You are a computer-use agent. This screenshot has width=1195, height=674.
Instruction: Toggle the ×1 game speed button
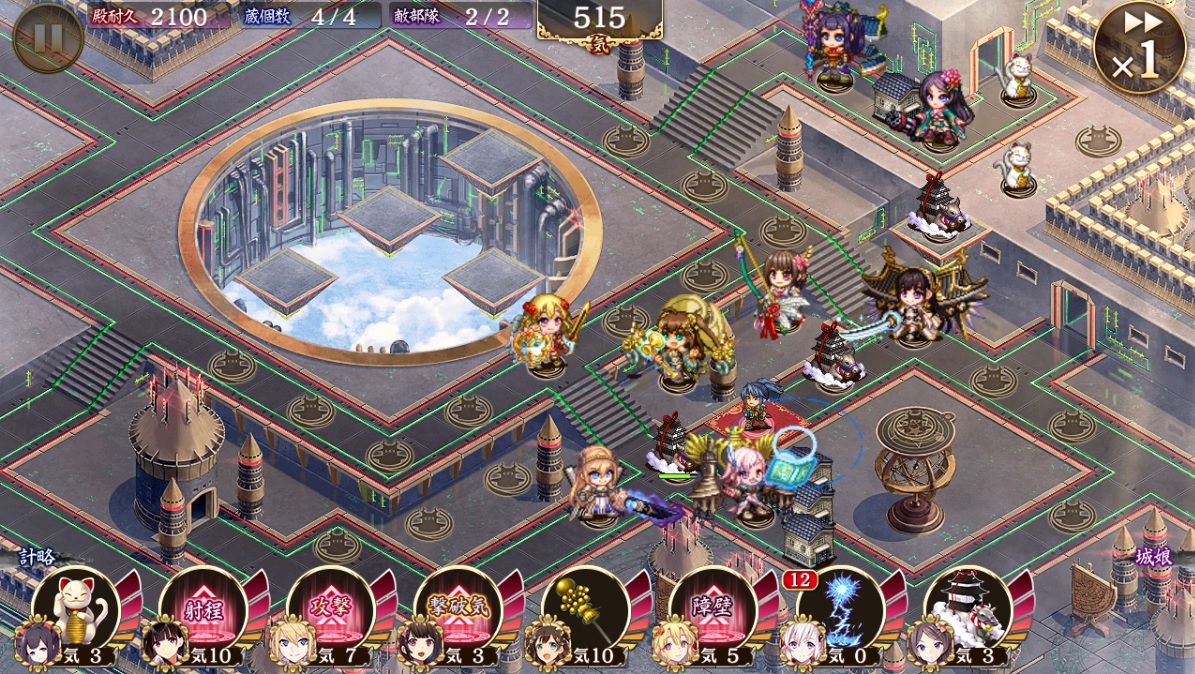(x=1139, y=48)
